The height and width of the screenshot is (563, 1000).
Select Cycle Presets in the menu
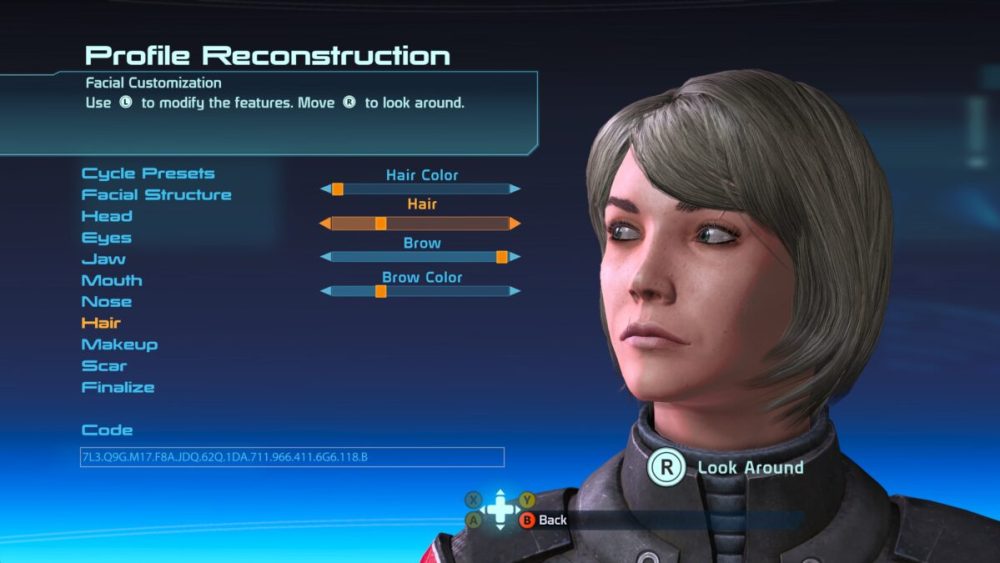(x=148, y=174)
